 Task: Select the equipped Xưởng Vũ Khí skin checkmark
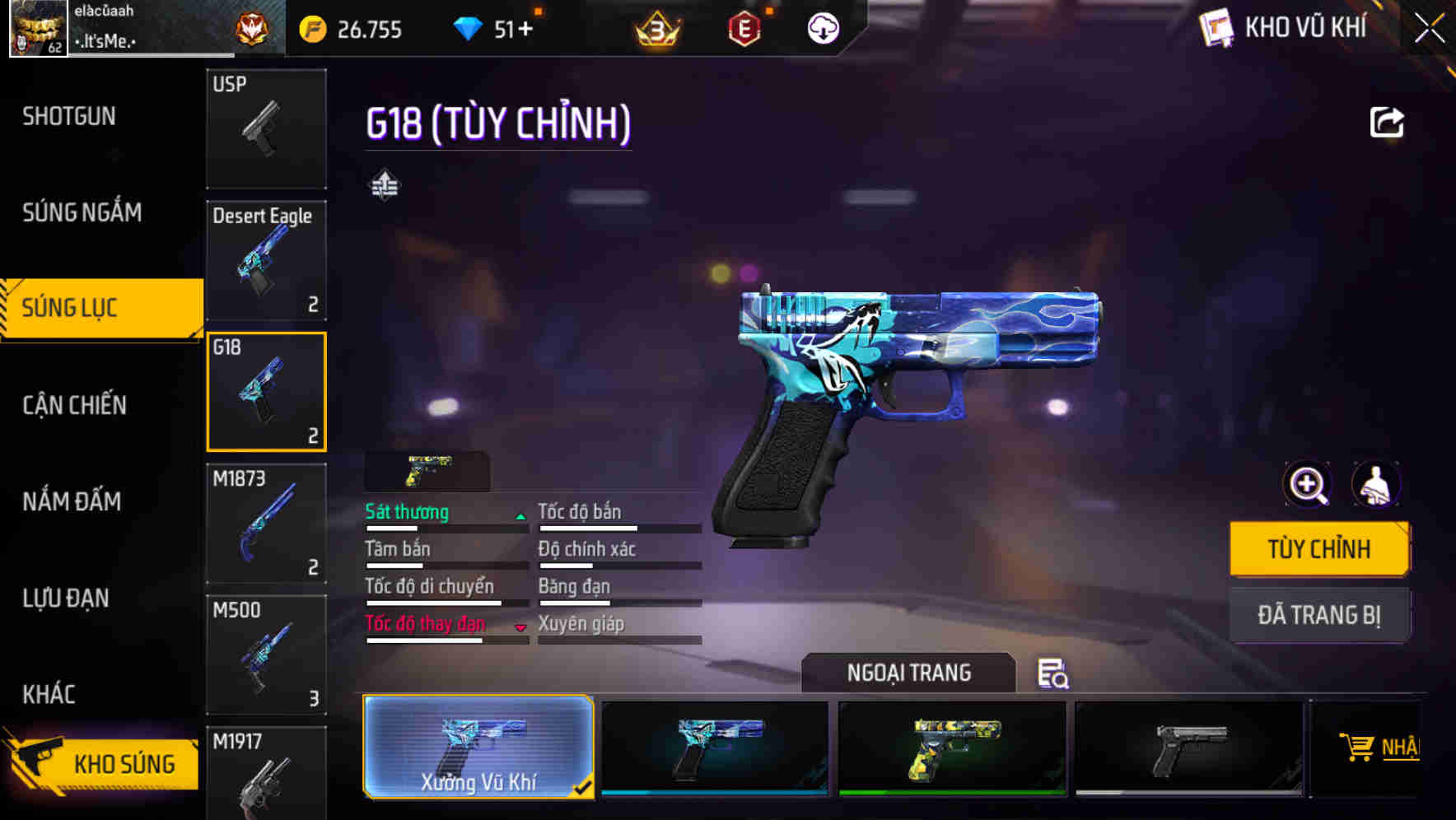click(x=585, y=786)
